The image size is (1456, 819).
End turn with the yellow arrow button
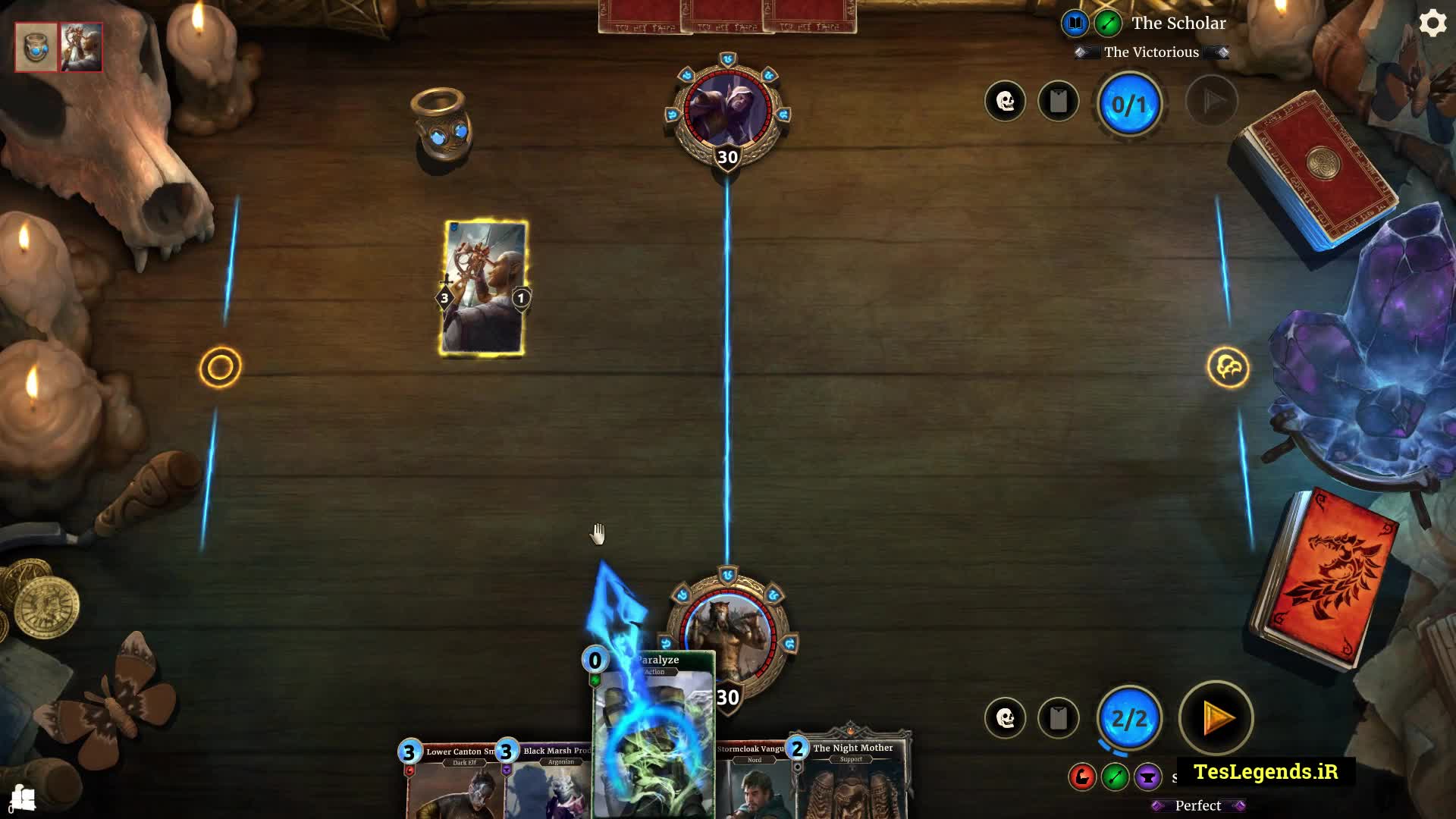[x=1216, y=717]
